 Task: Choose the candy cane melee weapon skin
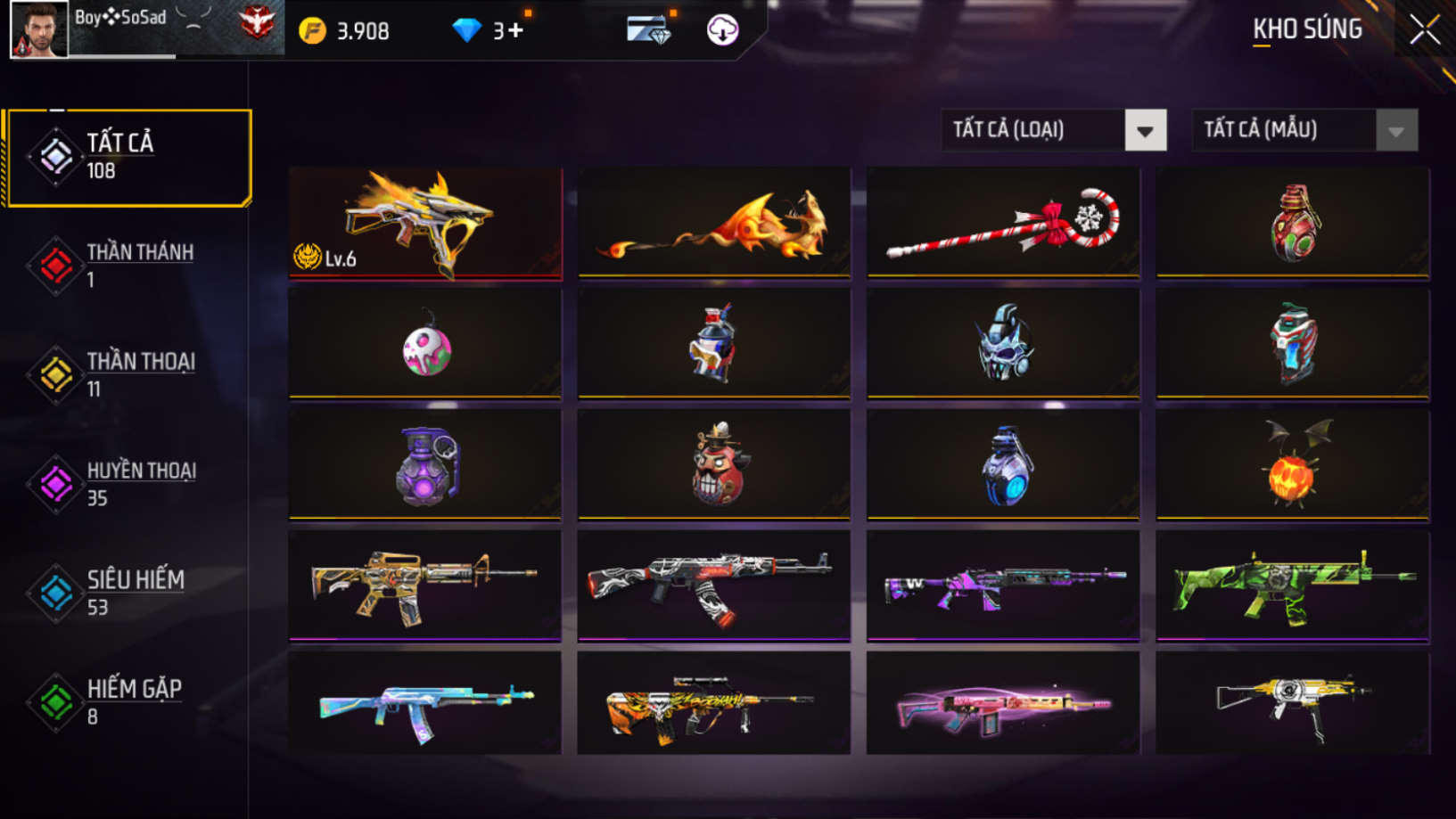[x=1003, y=223]
